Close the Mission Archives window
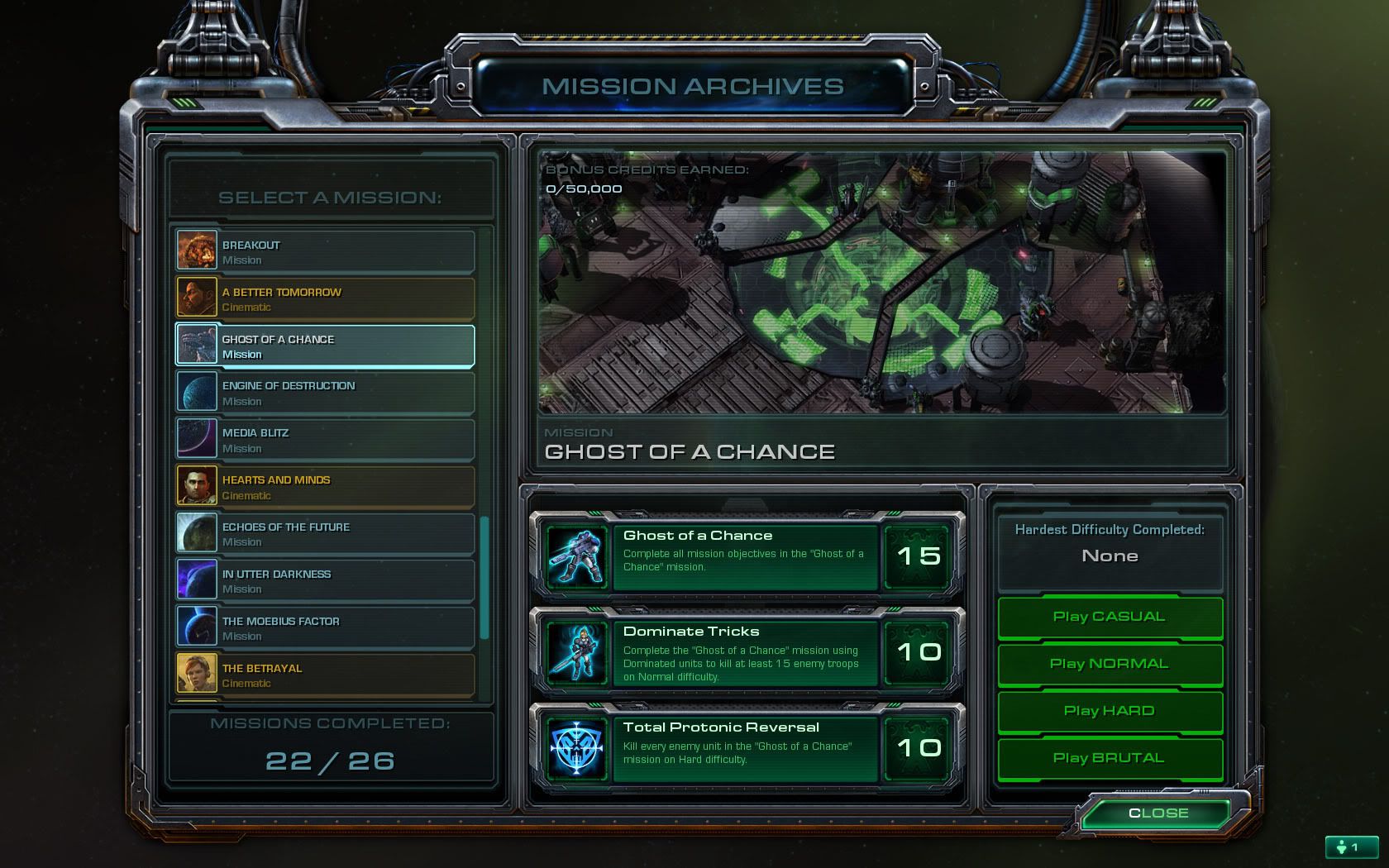1389x868 pixels. point(1157,813)
